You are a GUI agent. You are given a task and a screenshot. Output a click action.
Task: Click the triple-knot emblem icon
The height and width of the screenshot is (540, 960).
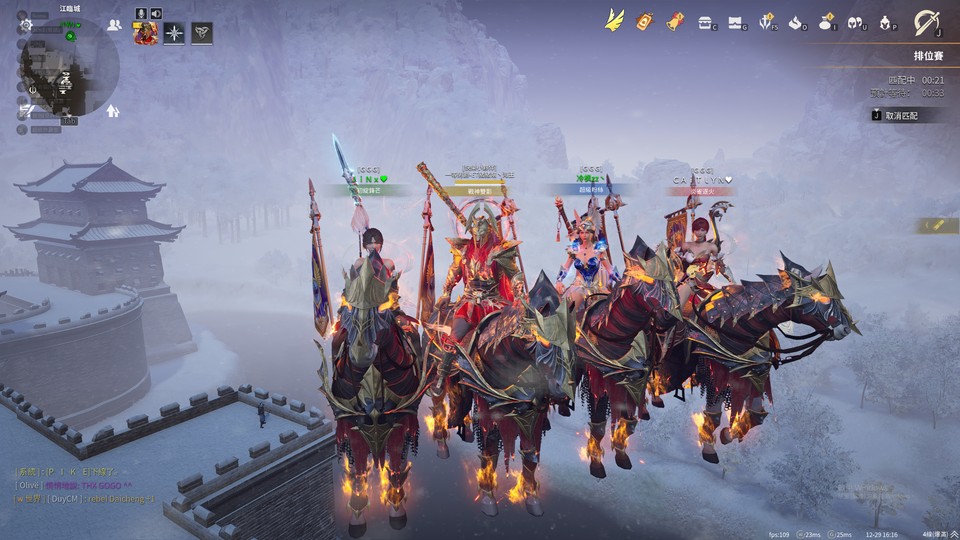click(x=202, y=34)
